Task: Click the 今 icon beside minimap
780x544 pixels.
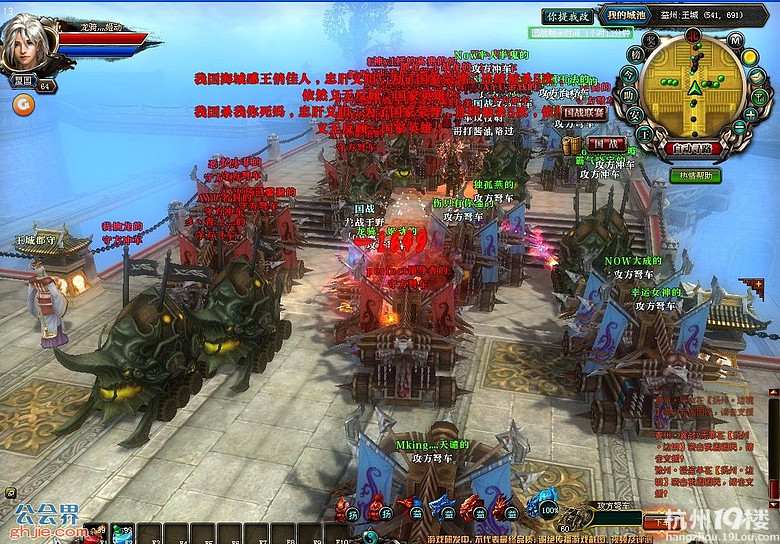Action: point(630,75)
